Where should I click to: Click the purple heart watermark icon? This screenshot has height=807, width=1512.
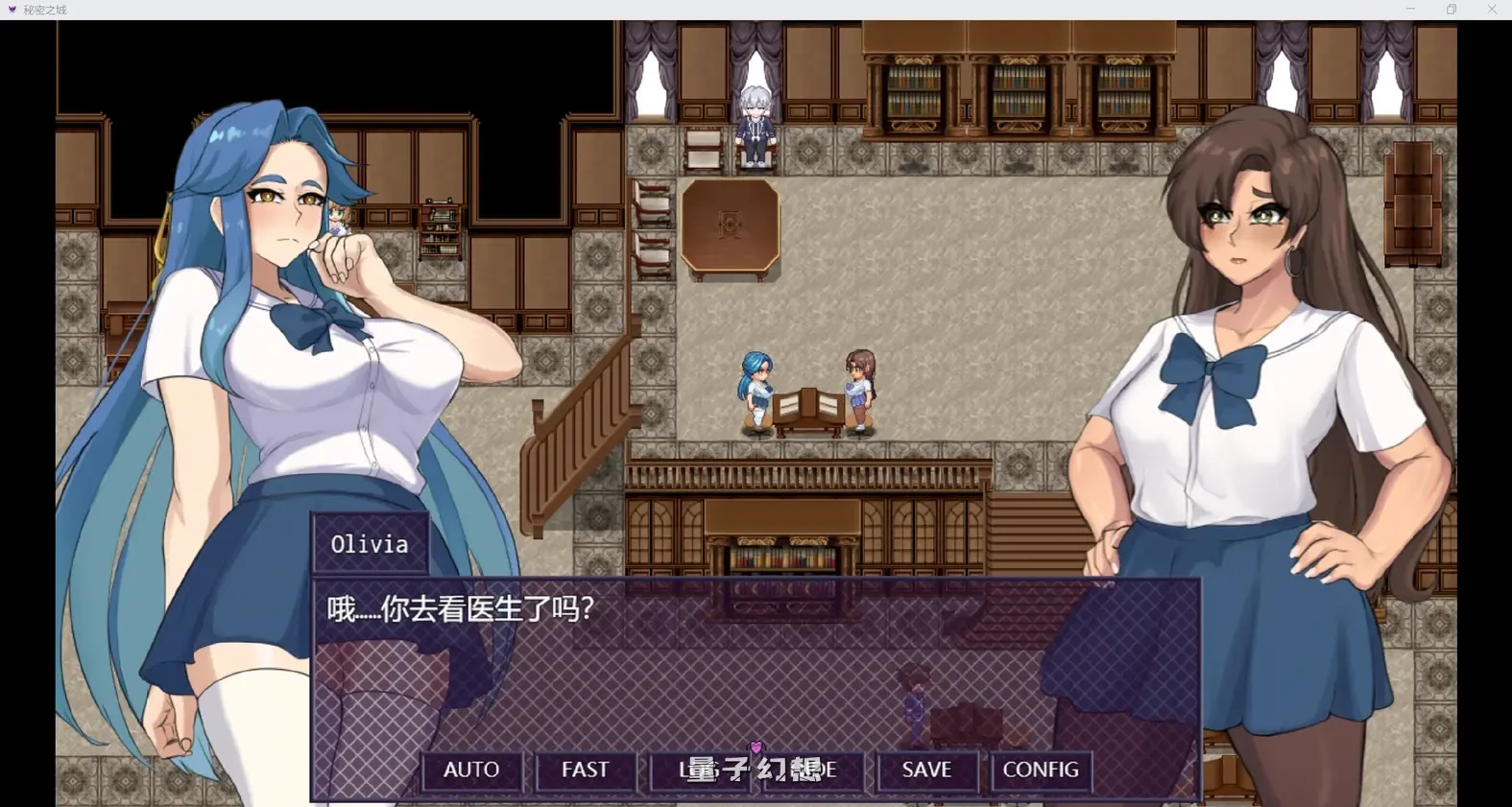point(757,749)
